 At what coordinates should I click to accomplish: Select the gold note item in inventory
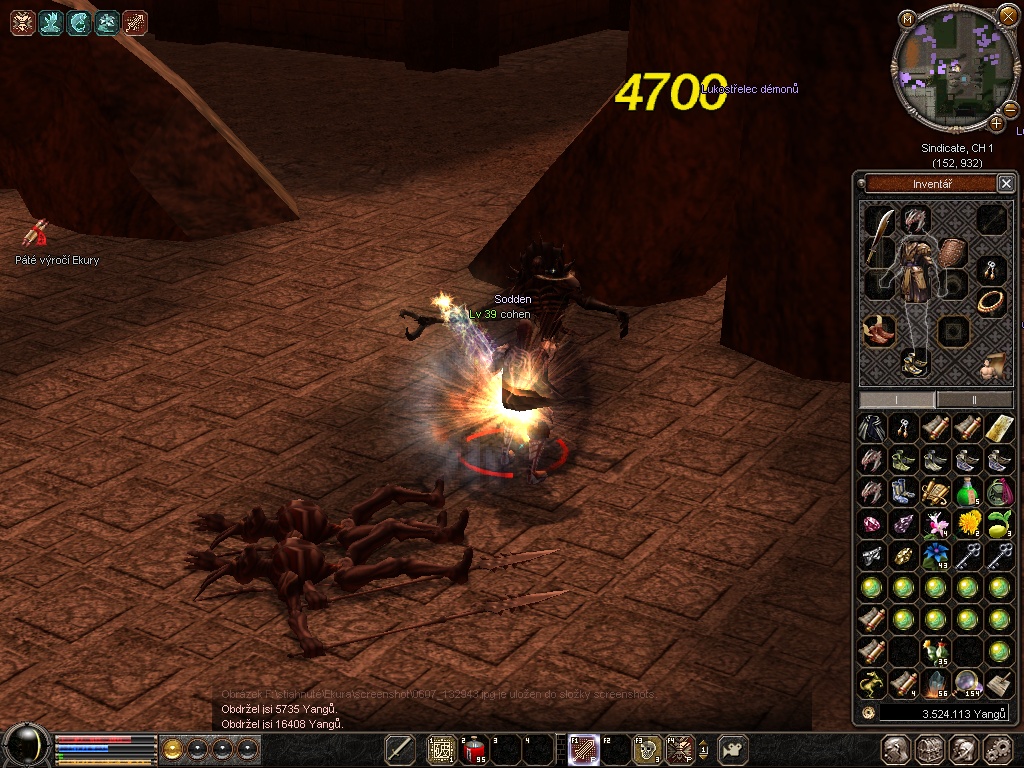tap(999, 429)
